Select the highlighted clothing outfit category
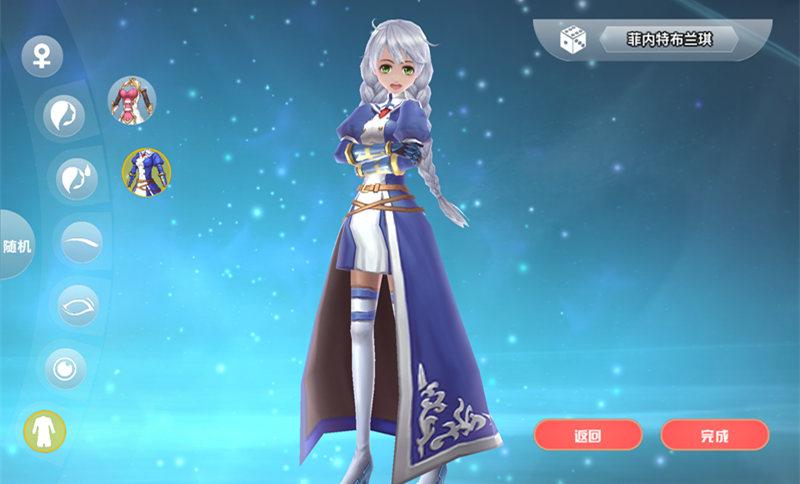Image resolution: width=800 pixels, height=484 pixels. click(45, 431)
